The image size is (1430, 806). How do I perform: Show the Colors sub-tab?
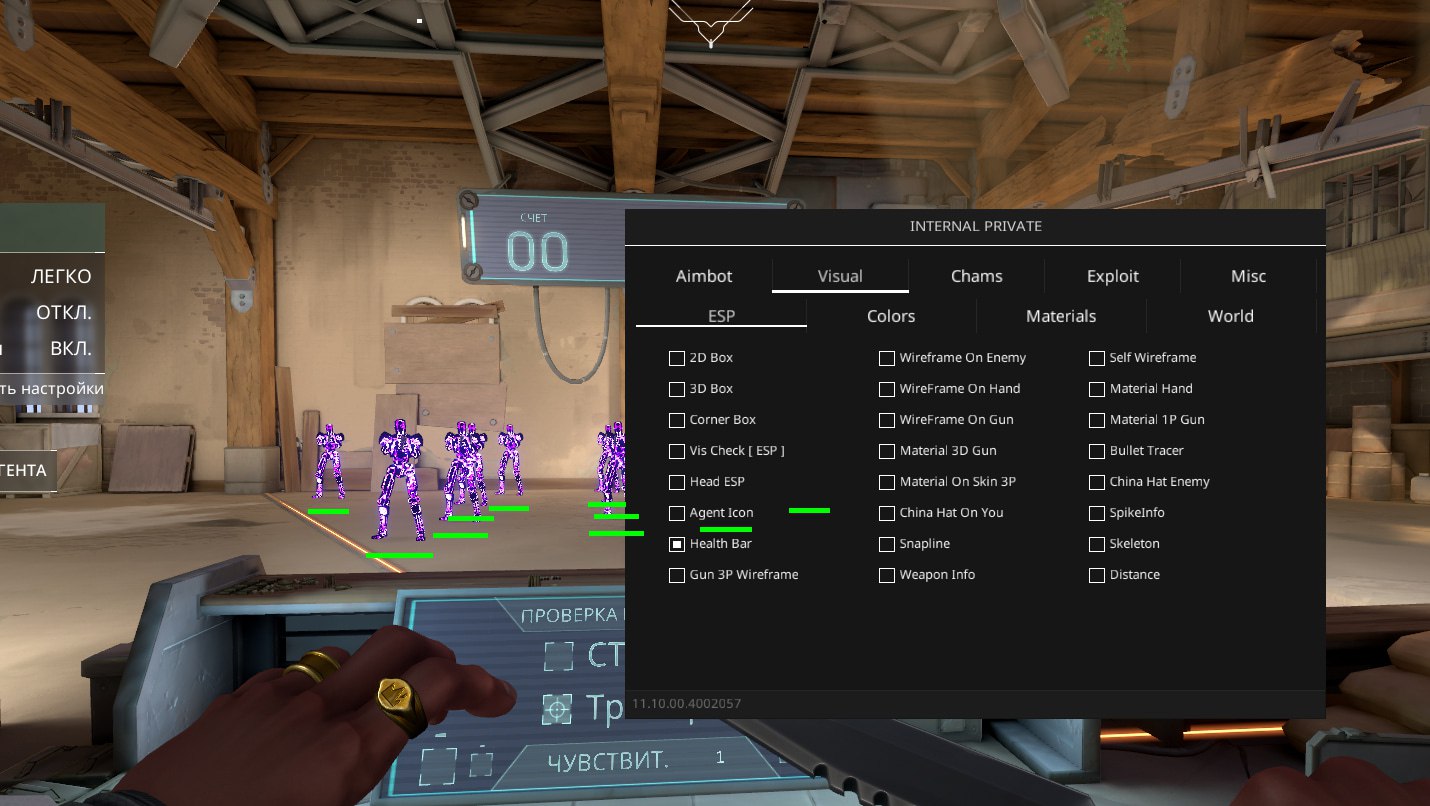click(890, 316)
